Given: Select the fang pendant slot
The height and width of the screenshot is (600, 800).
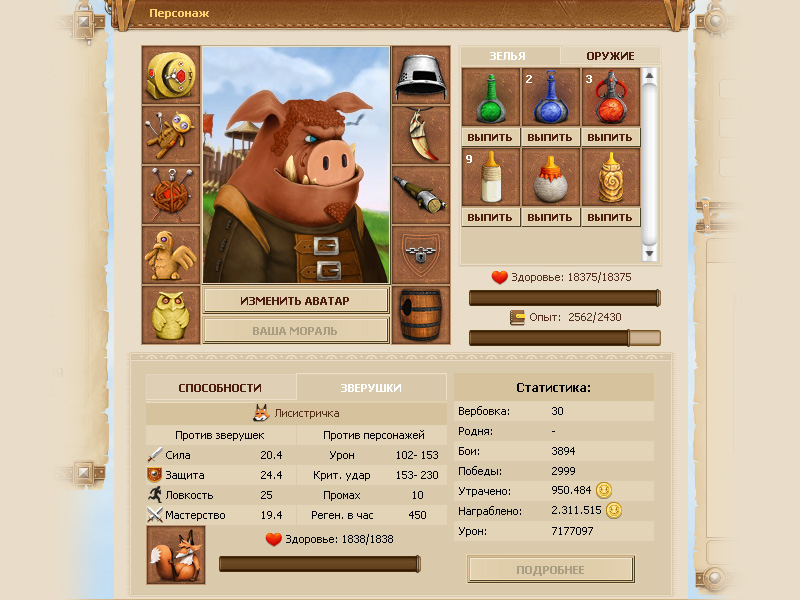Looking at the screenshot, I should [x=421, y=135].
